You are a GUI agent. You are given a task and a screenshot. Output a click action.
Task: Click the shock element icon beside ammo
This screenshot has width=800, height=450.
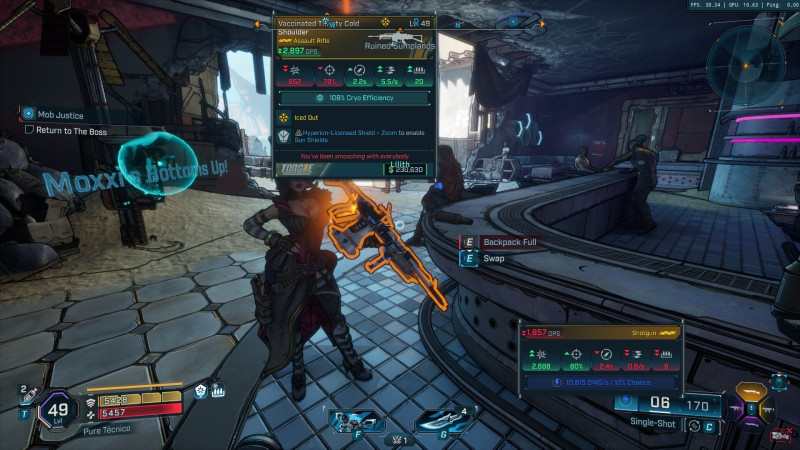(625, 402)
